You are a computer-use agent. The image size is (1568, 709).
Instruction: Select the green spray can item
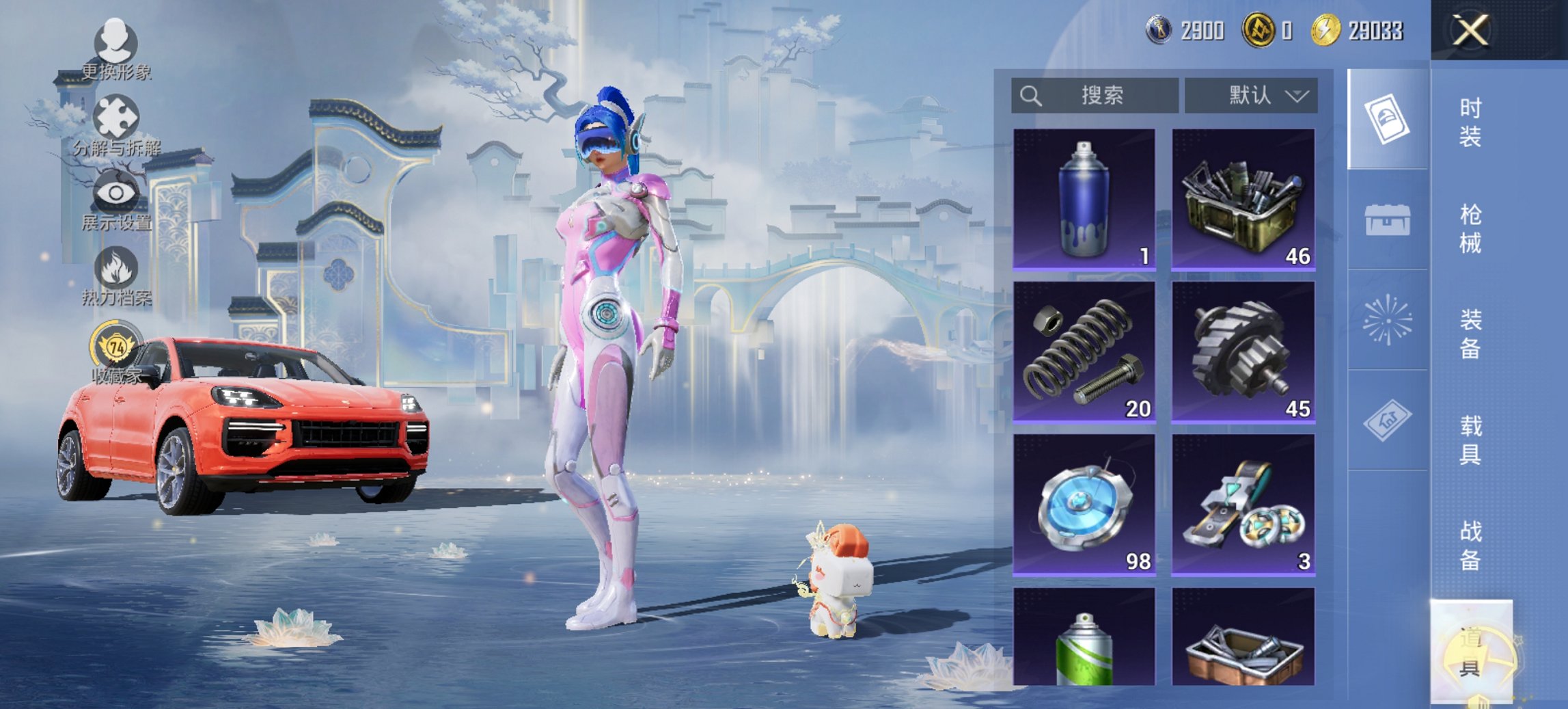(1084, 637)
